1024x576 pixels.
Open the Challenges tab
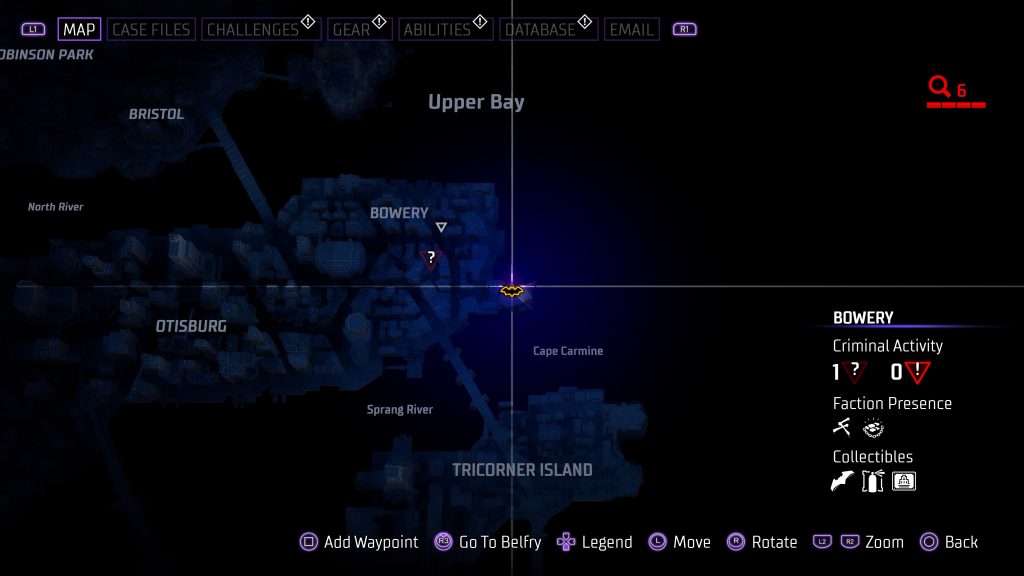pos(253,30)
